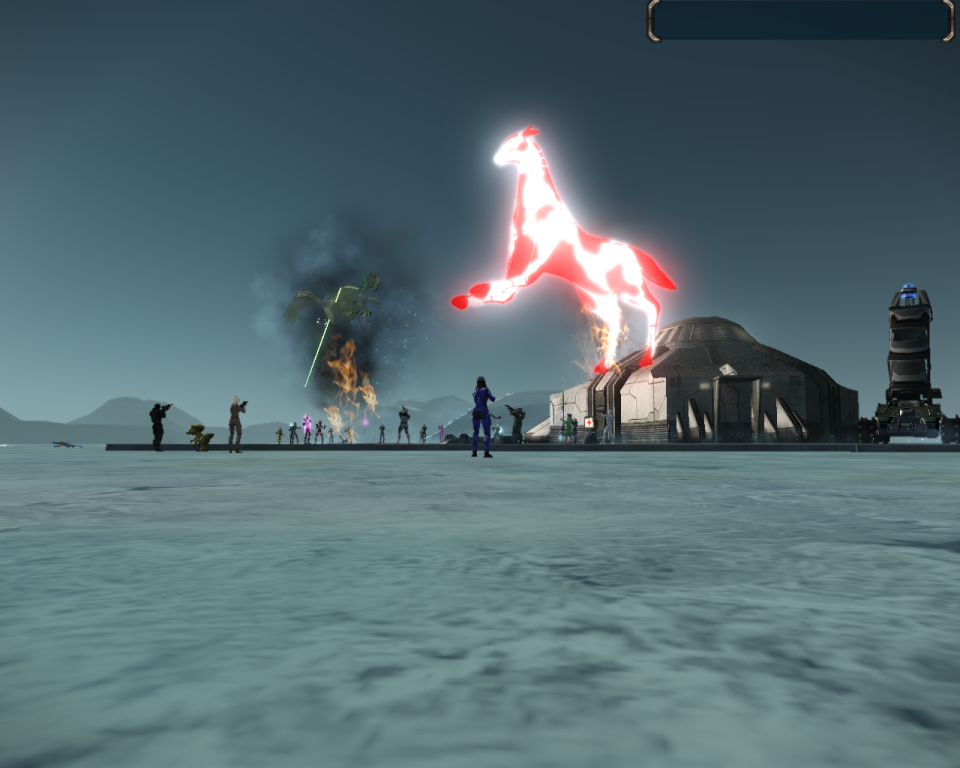Click the empty dark framed panel
This screenshot has width=960, height=768.
point(801,20)
